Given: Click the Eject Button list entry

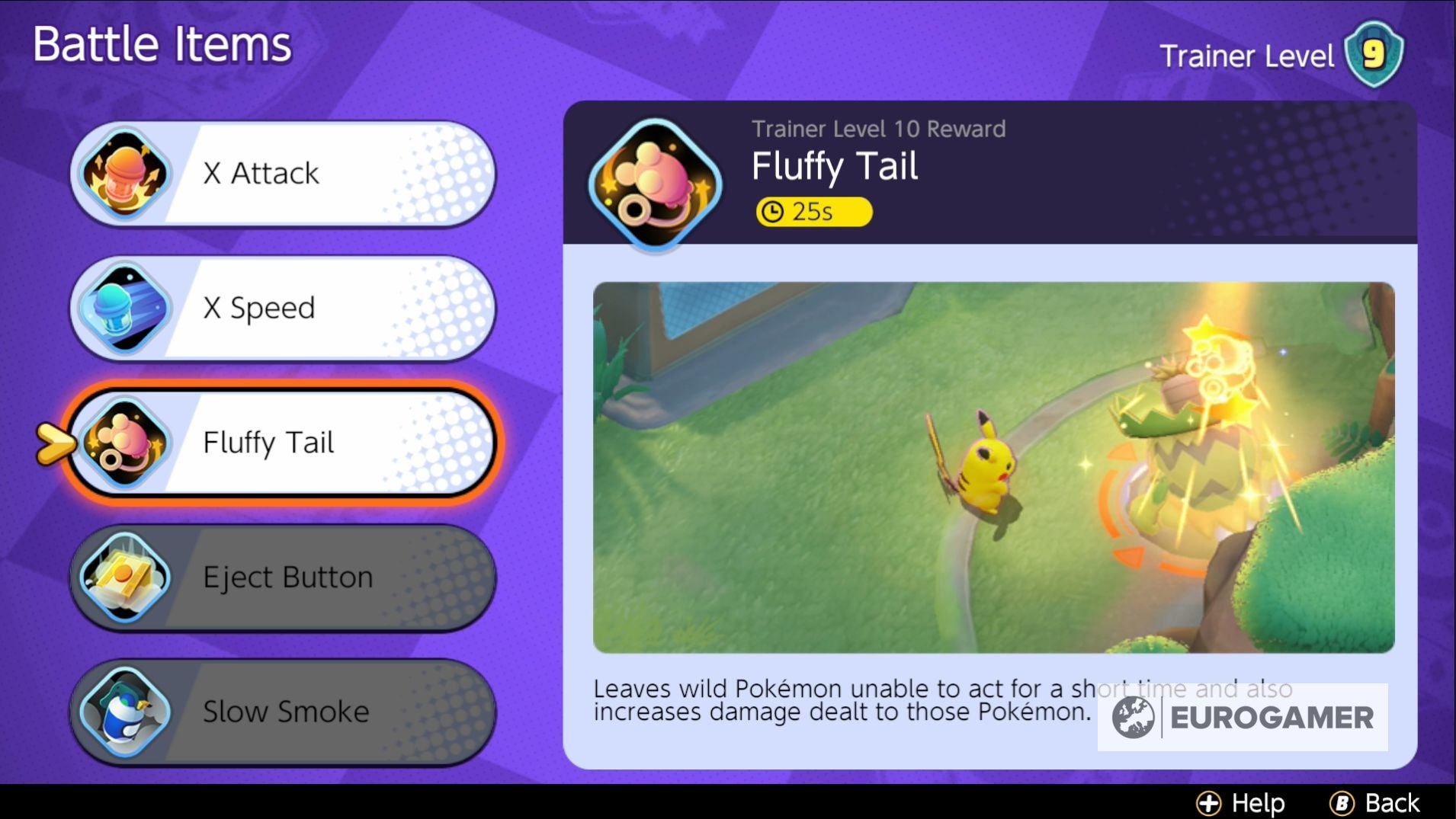Looking at the screenshot, I should click(282, 577).
